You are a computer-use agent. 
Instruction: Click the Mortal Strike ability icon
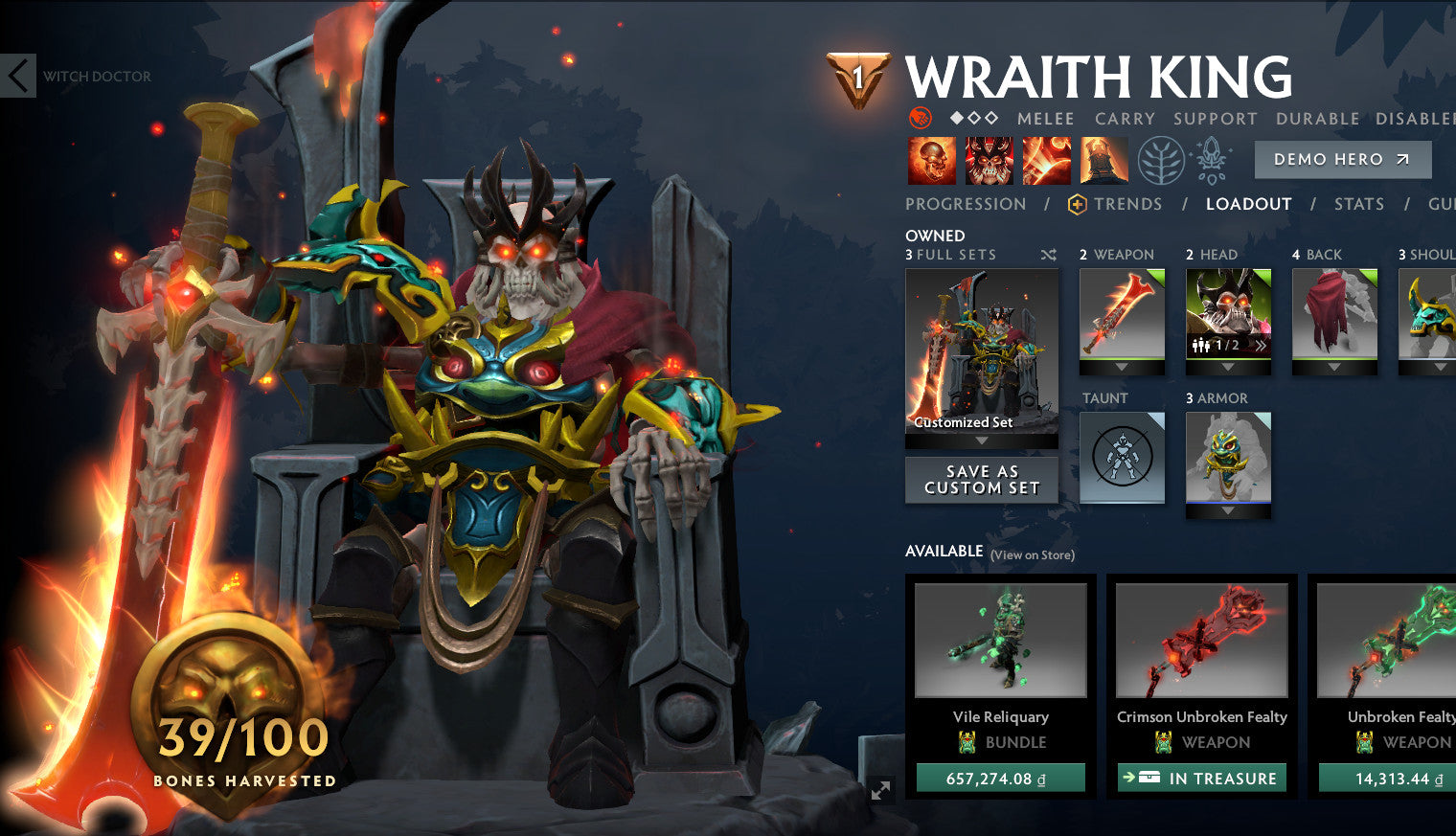(1047, 160)
